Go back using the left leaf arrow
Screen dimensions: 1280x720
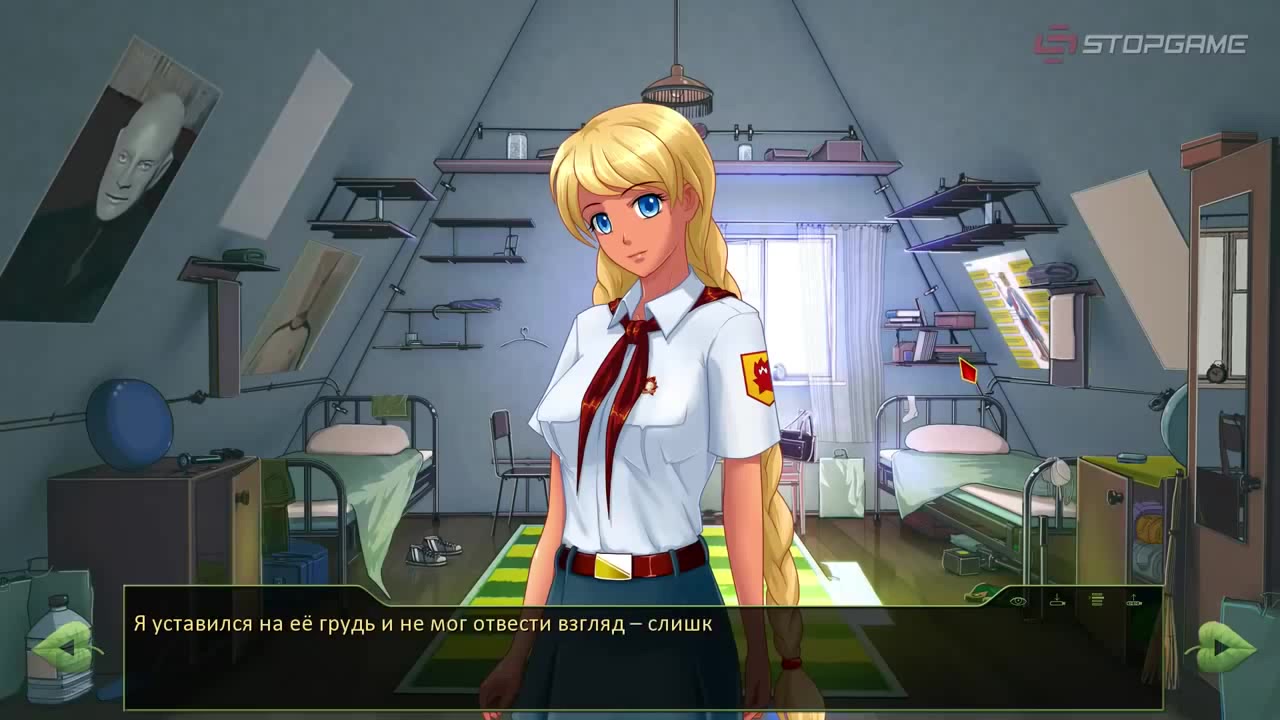[68, 648]
